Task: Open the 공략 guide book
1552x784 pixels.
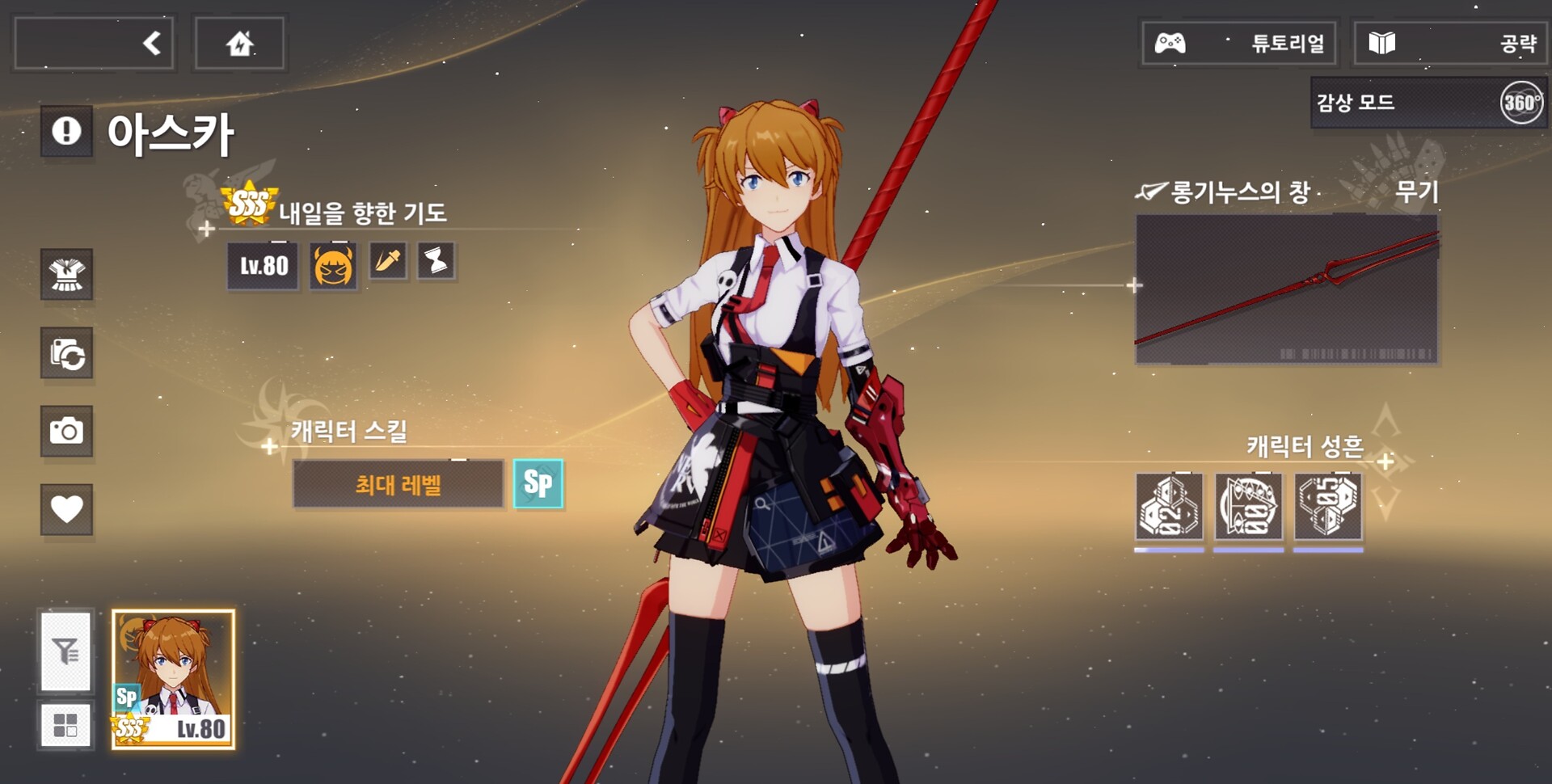Action: click(1450, 43)
